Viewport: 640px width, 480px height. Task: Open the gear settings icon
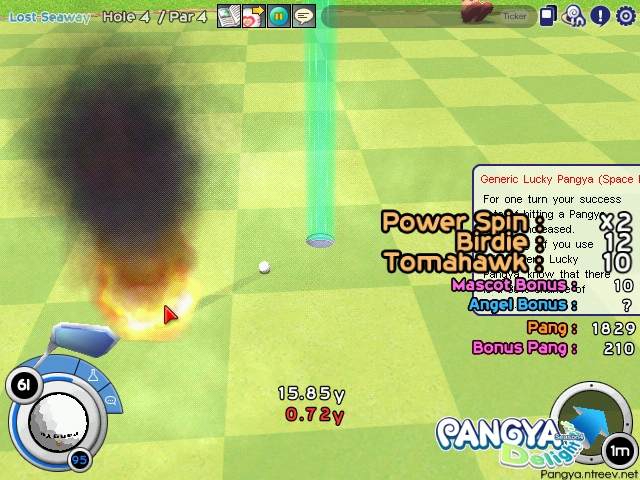point(626,16)
